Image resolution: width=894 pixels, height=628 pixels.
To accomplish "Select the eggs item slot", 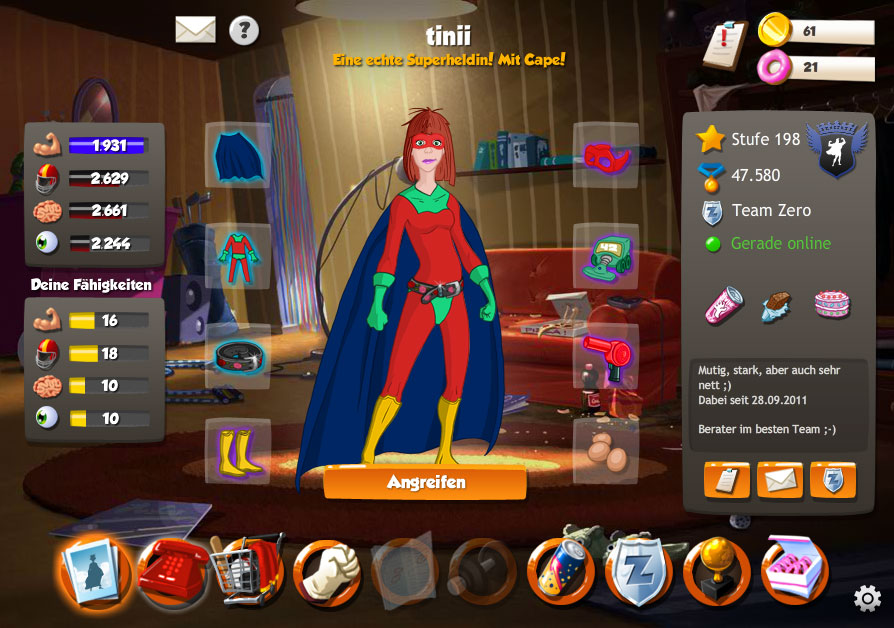I will pyautogui.click(x=605, y=451).
